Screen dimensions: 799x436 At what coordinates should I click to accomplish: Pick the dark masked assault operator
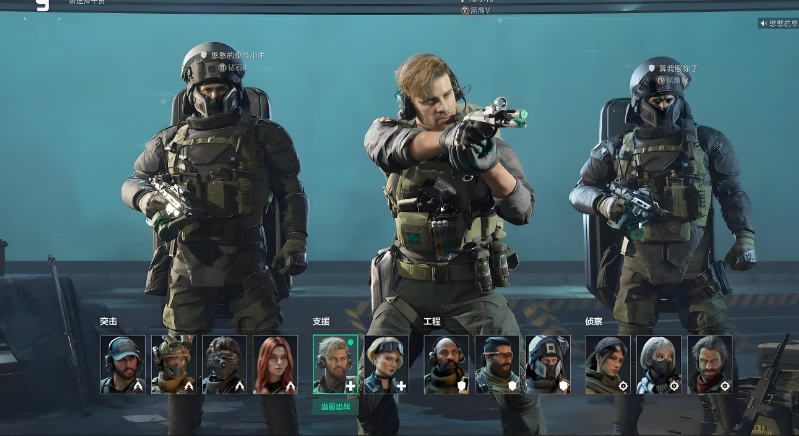(x=224, y=364)
